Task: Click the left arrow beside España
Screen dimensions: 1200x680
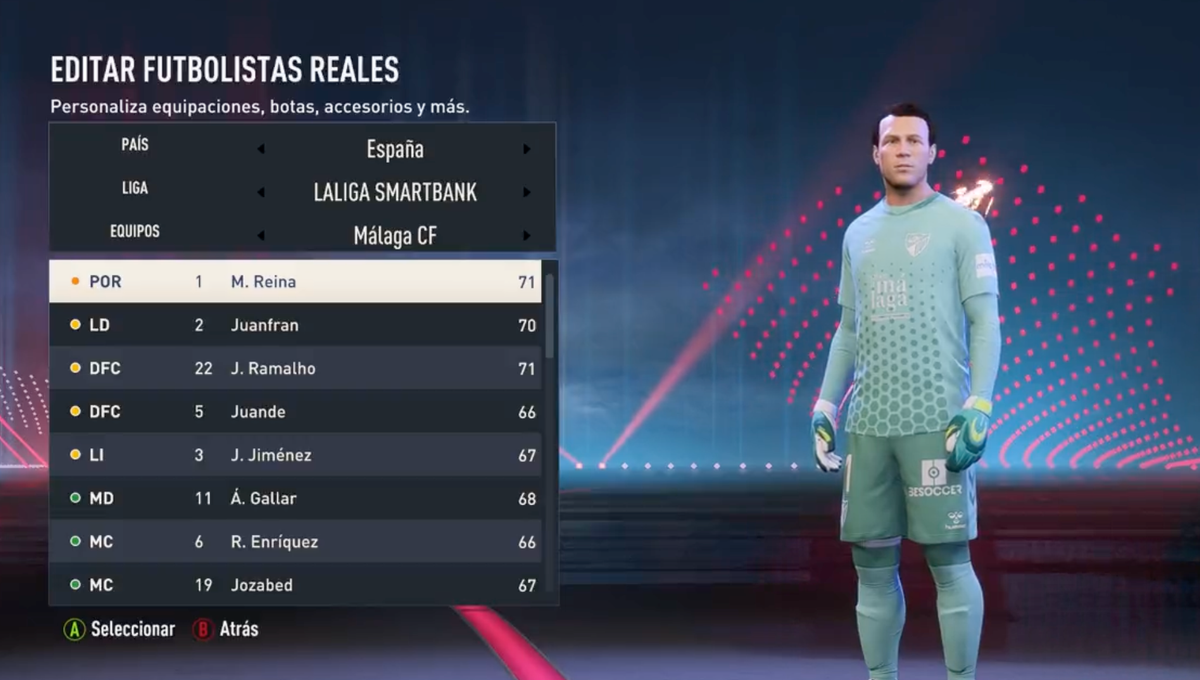Action: (x=261, y=150)
